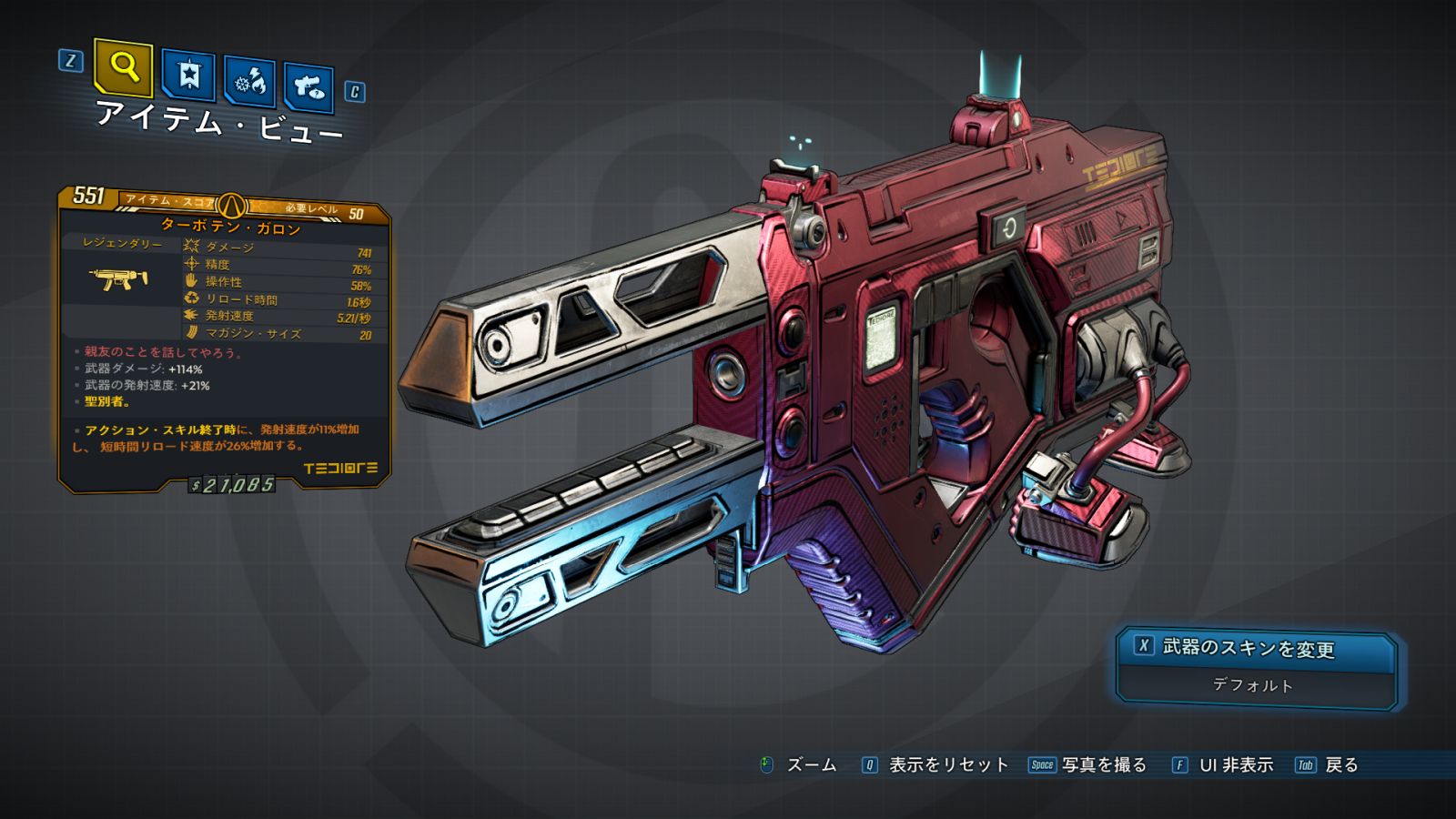The image size is (1456, 819).
Task: Take a photo with 写真を撮る
Action: 1103,765
